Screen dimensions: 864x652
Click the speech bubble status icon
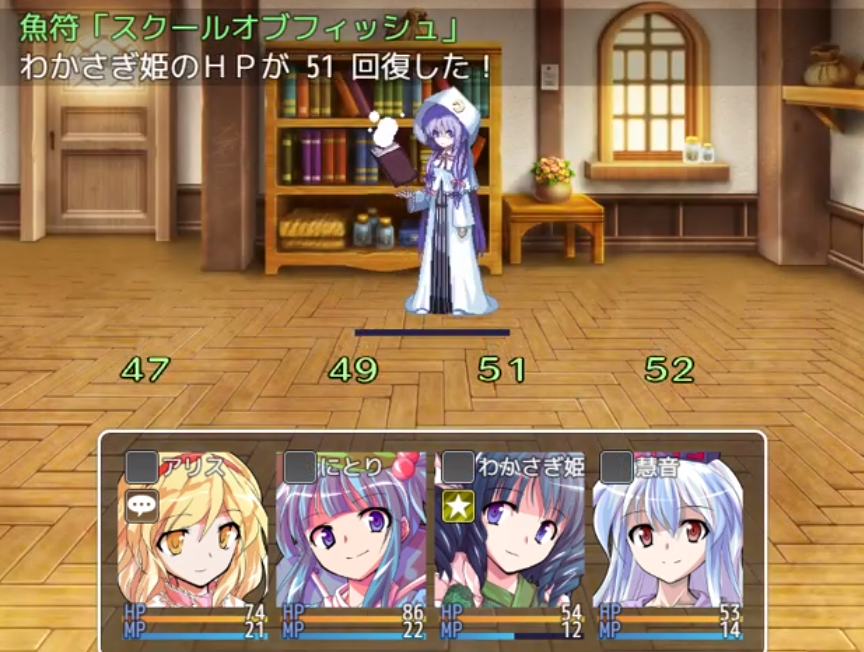142,506
